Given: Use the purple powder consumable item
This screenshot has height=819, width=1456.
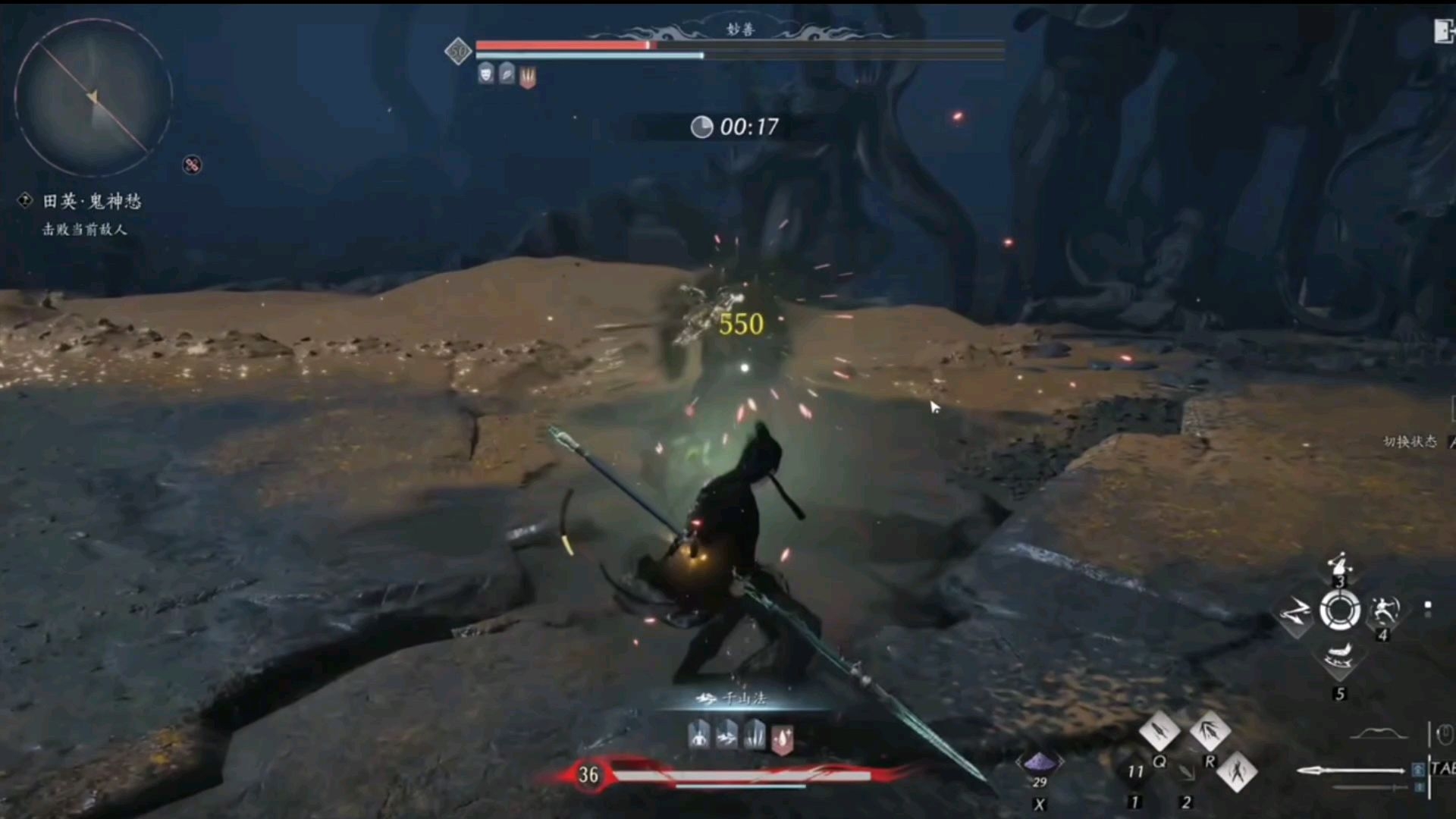Looking at the screenshot, I should pos(1039,762).
